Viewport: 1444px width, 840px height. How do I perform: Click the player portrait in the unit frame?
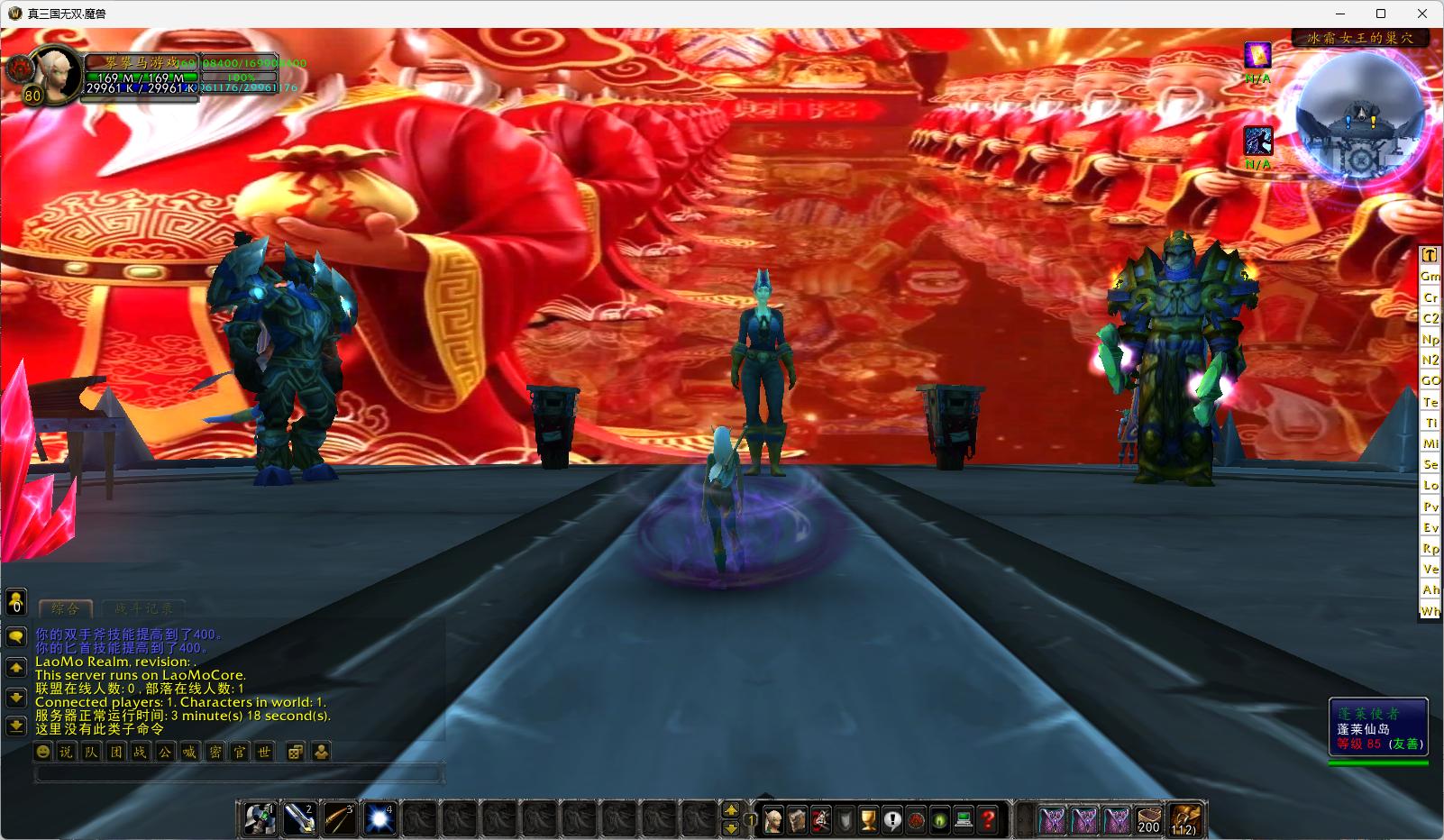point(59,73)
